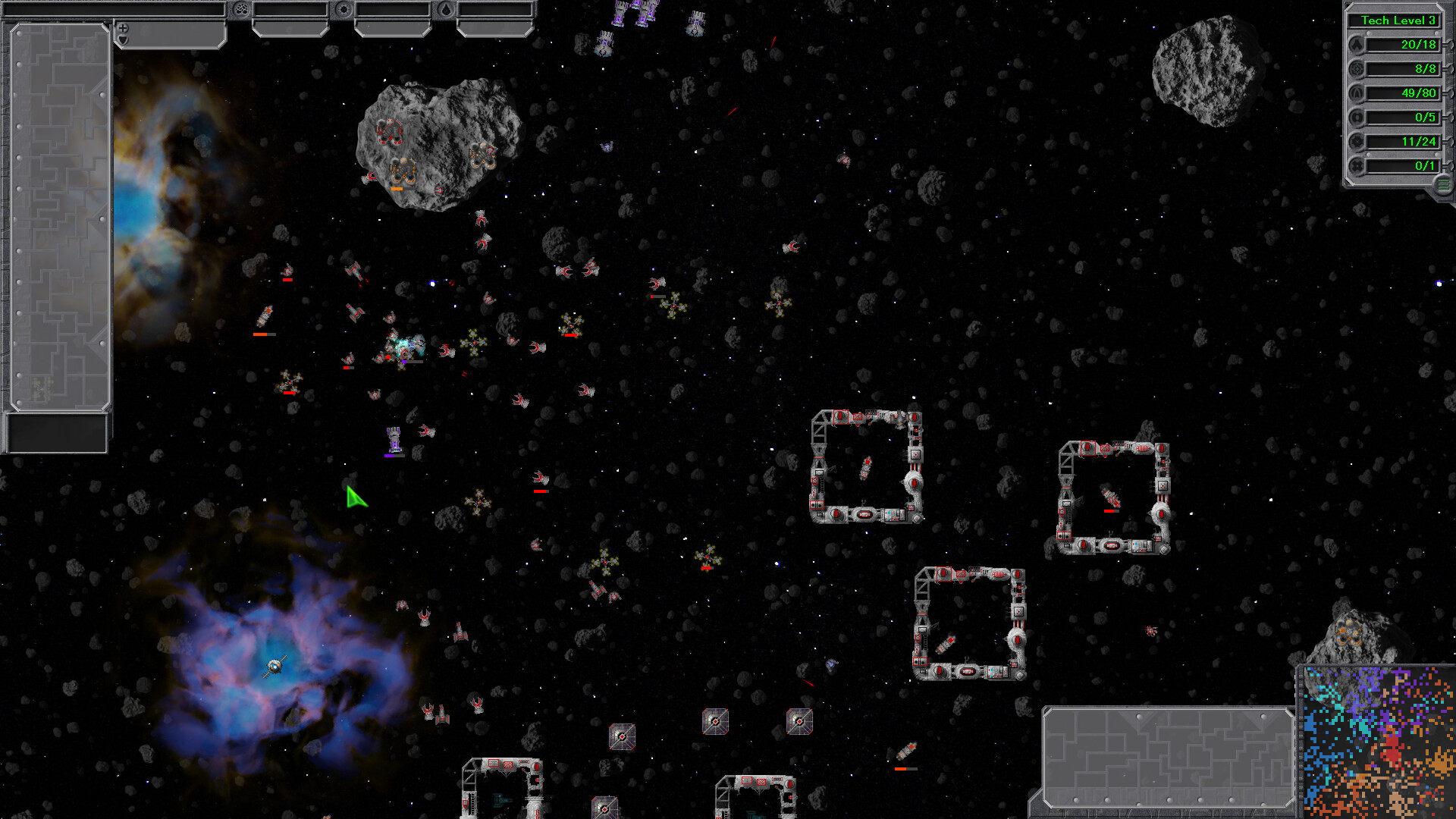The height and width of the screenshot is (819, 1456).
Task: Select the zoom-in plus icon near the left panel
Action: click(x=123, y=29)
